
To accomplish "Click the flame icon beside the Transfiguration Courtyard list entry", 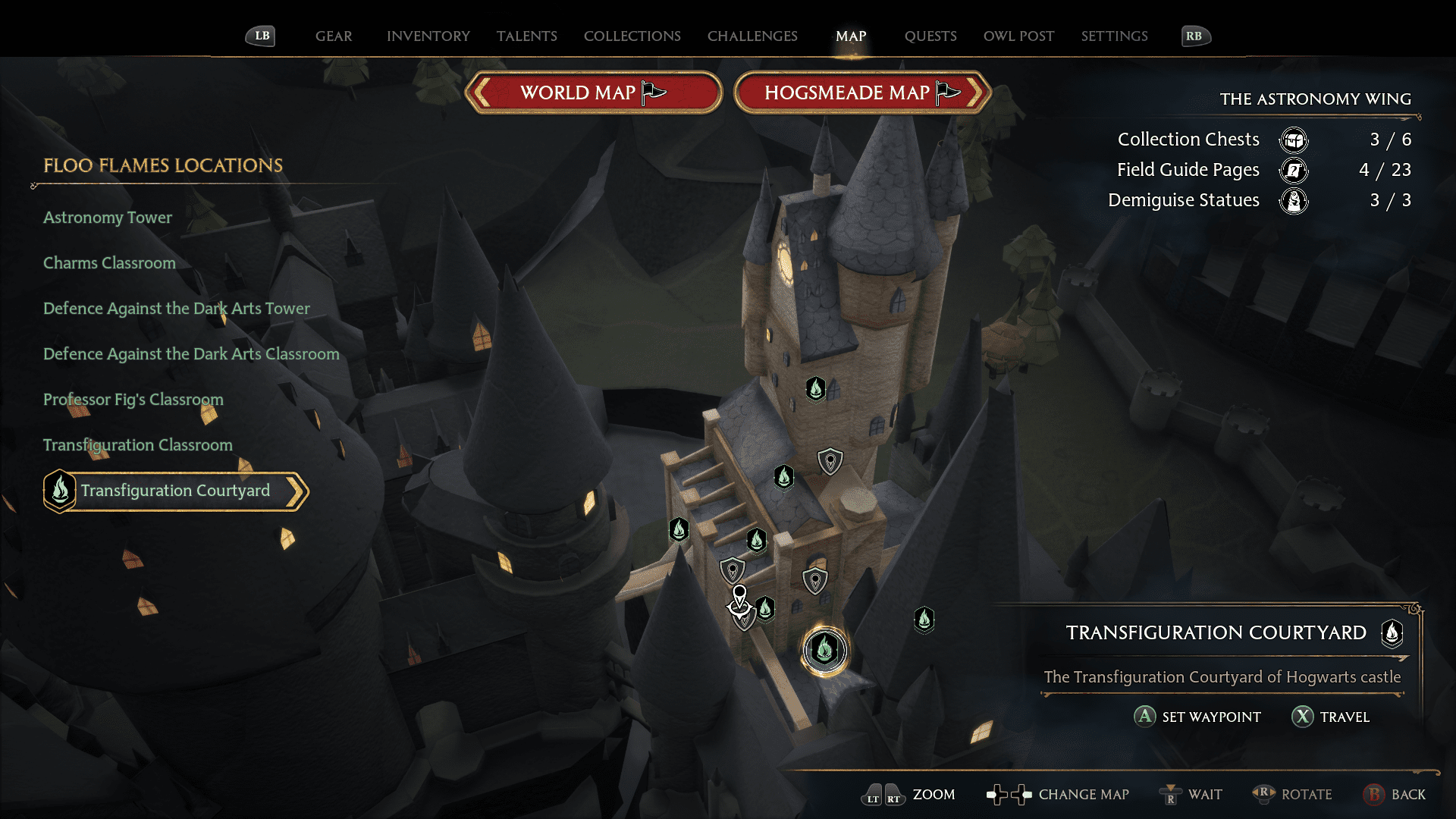I will coord(59,491).
